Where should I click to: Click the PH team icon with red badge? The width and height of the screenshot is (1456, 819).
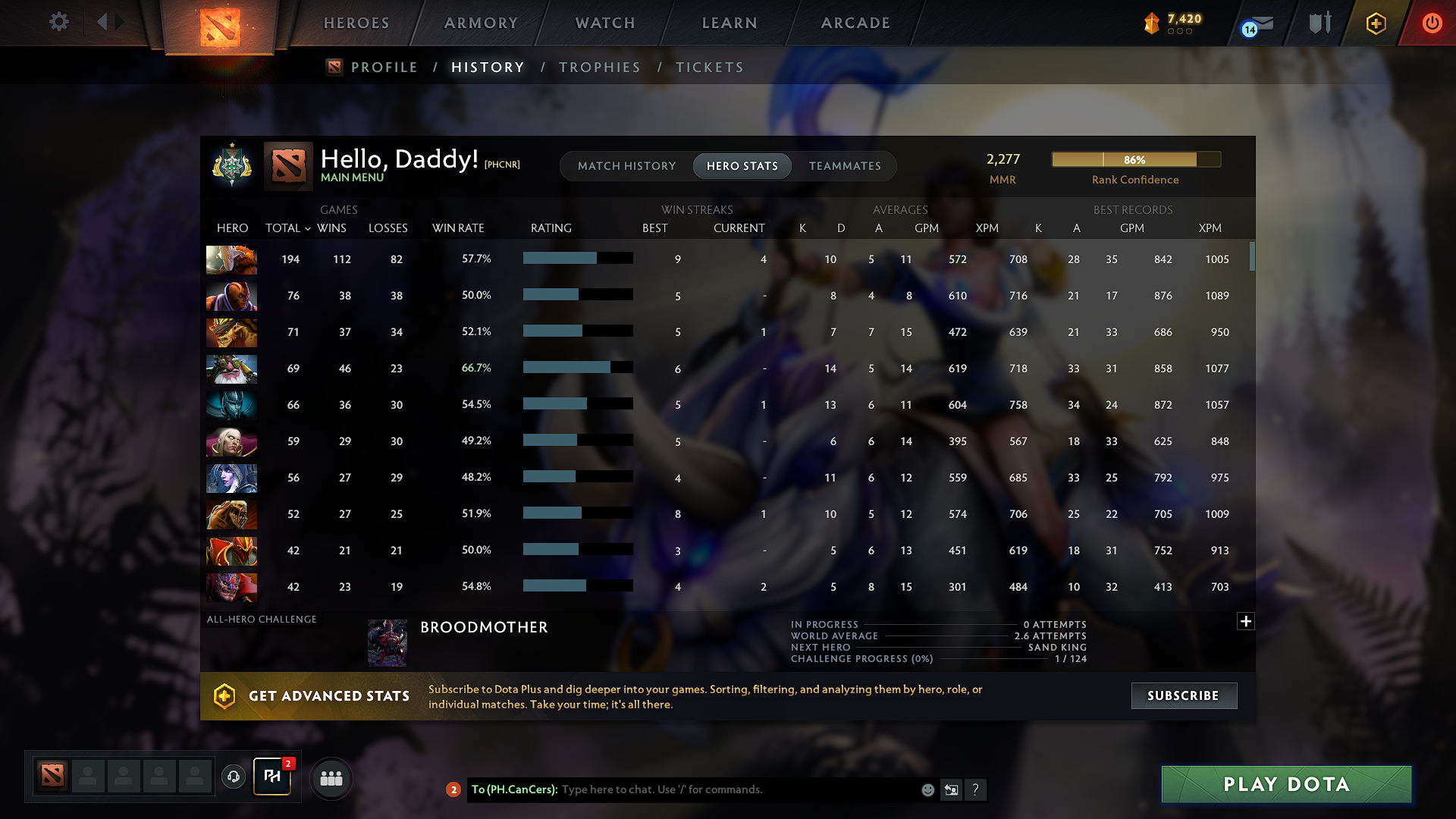click(272, 775)
